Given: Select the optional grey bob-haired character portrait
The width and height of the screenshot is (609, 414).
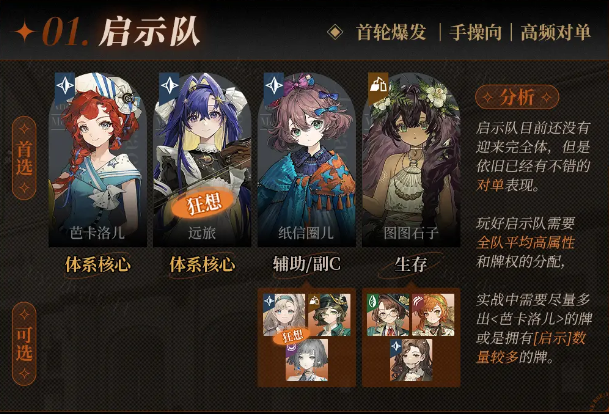Looking at the screenshot, I should coord(306,360).
